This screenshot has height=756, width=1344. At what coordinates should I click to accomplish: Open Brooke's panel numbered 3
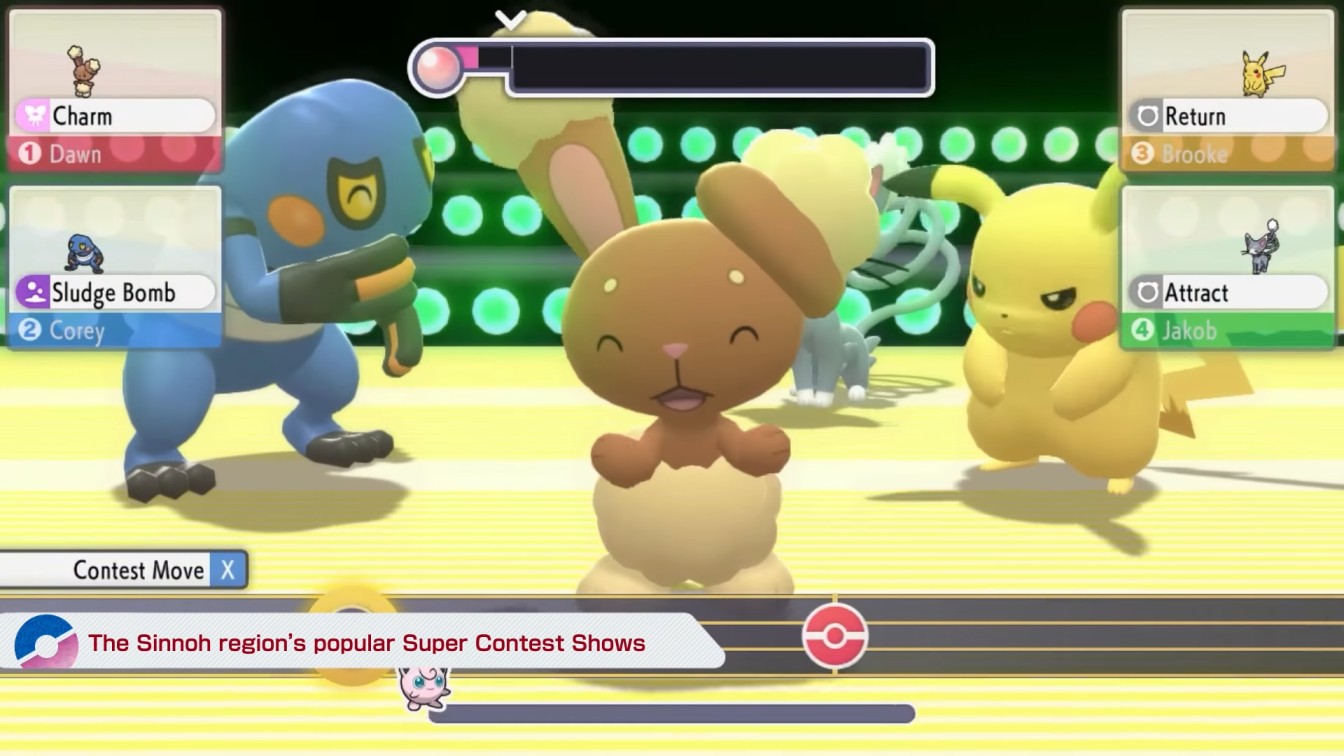1228,88
